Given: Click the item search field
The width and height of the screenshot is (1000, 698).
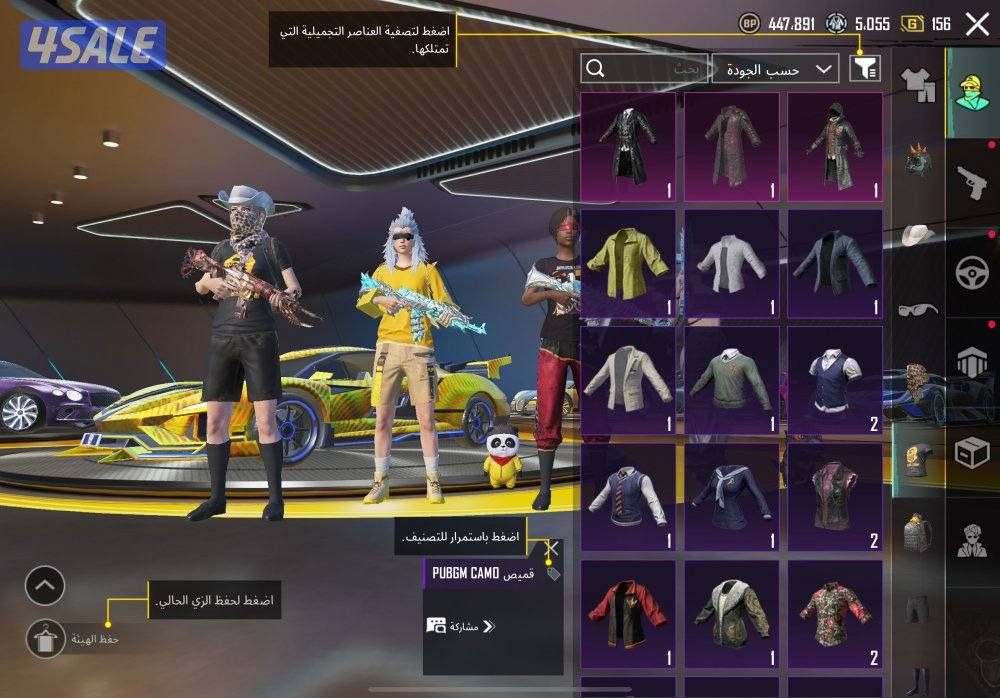Looking at the screenshot, I should point(645,68).
